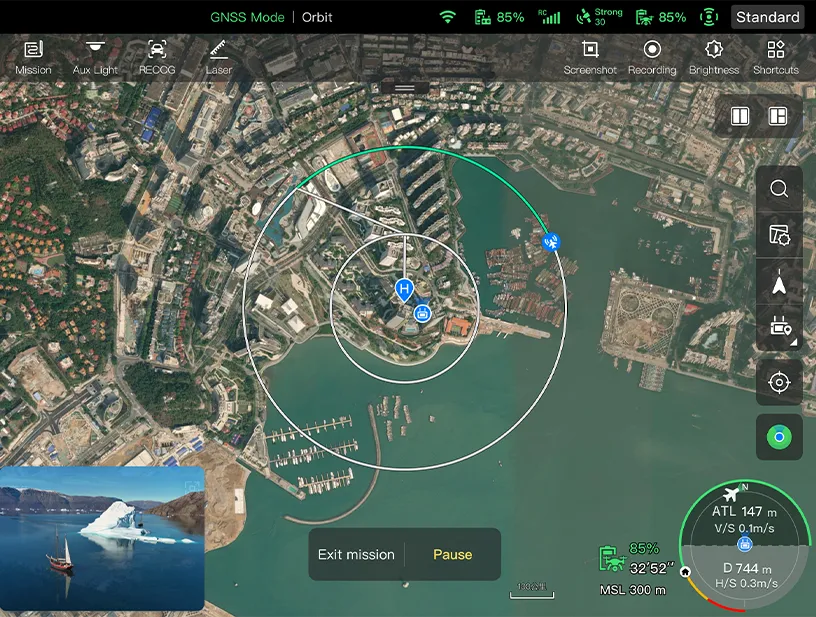Open the Shortcuts menu
The width and height of the screenshot is (816, 617).
click(776, 57)
